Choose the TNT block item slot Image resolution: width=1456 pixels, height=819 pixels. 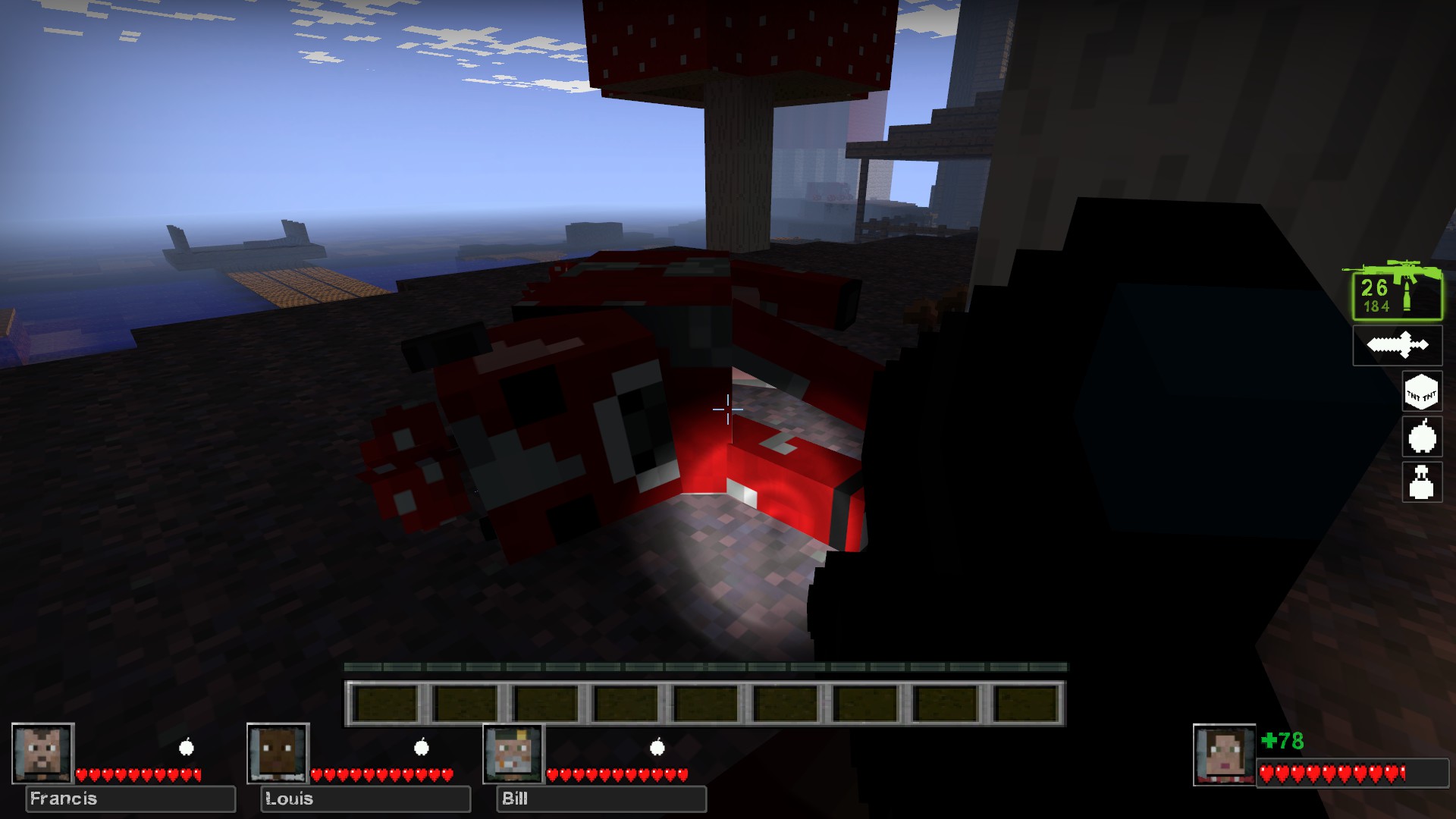click(x=1421, y=392)
